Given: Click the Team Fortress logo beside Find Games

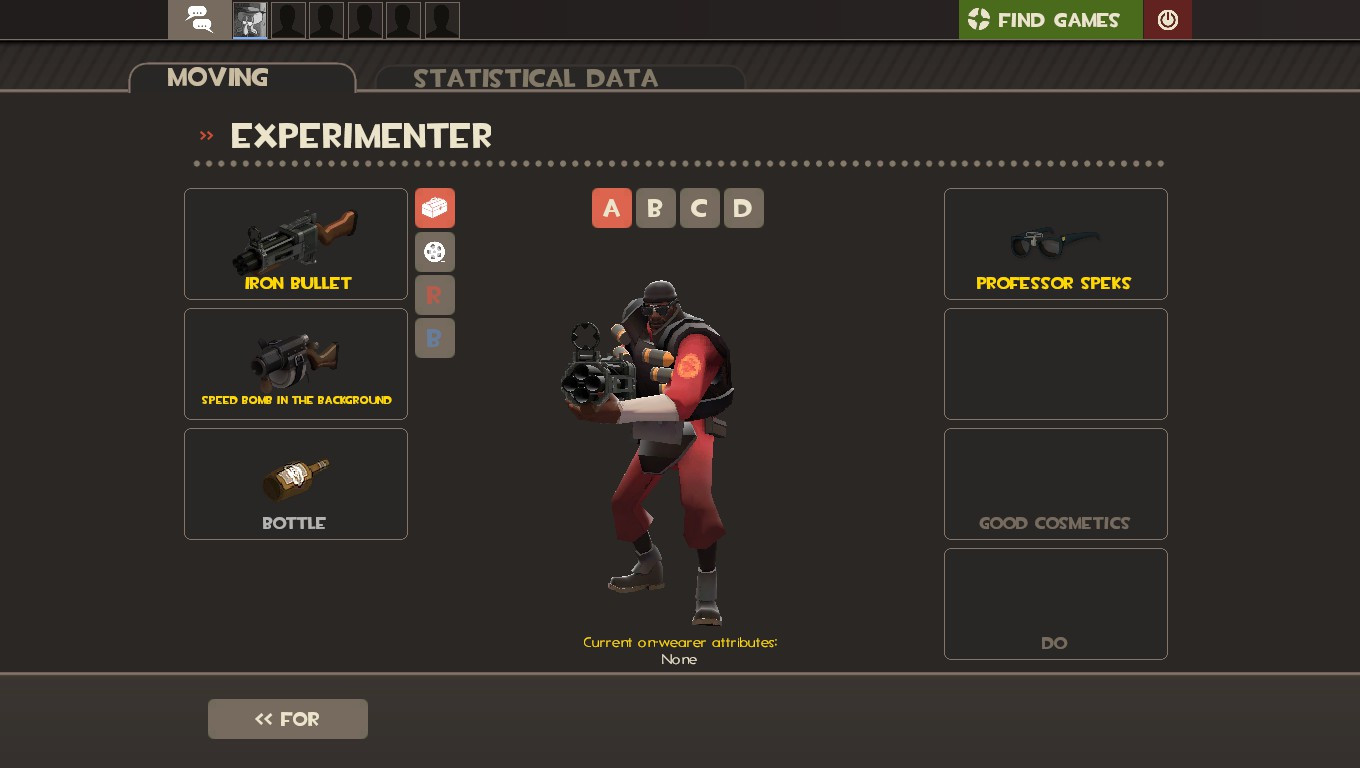Looking at the screenshot, I should 977,19.
